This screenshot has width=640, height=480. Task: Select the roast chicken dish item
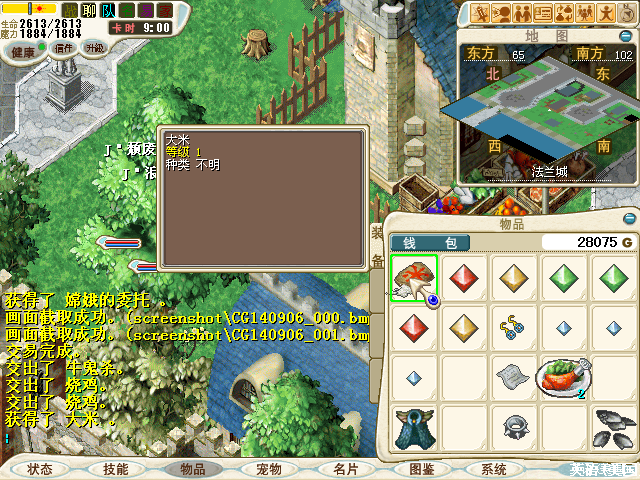click(x=563, y=377)
